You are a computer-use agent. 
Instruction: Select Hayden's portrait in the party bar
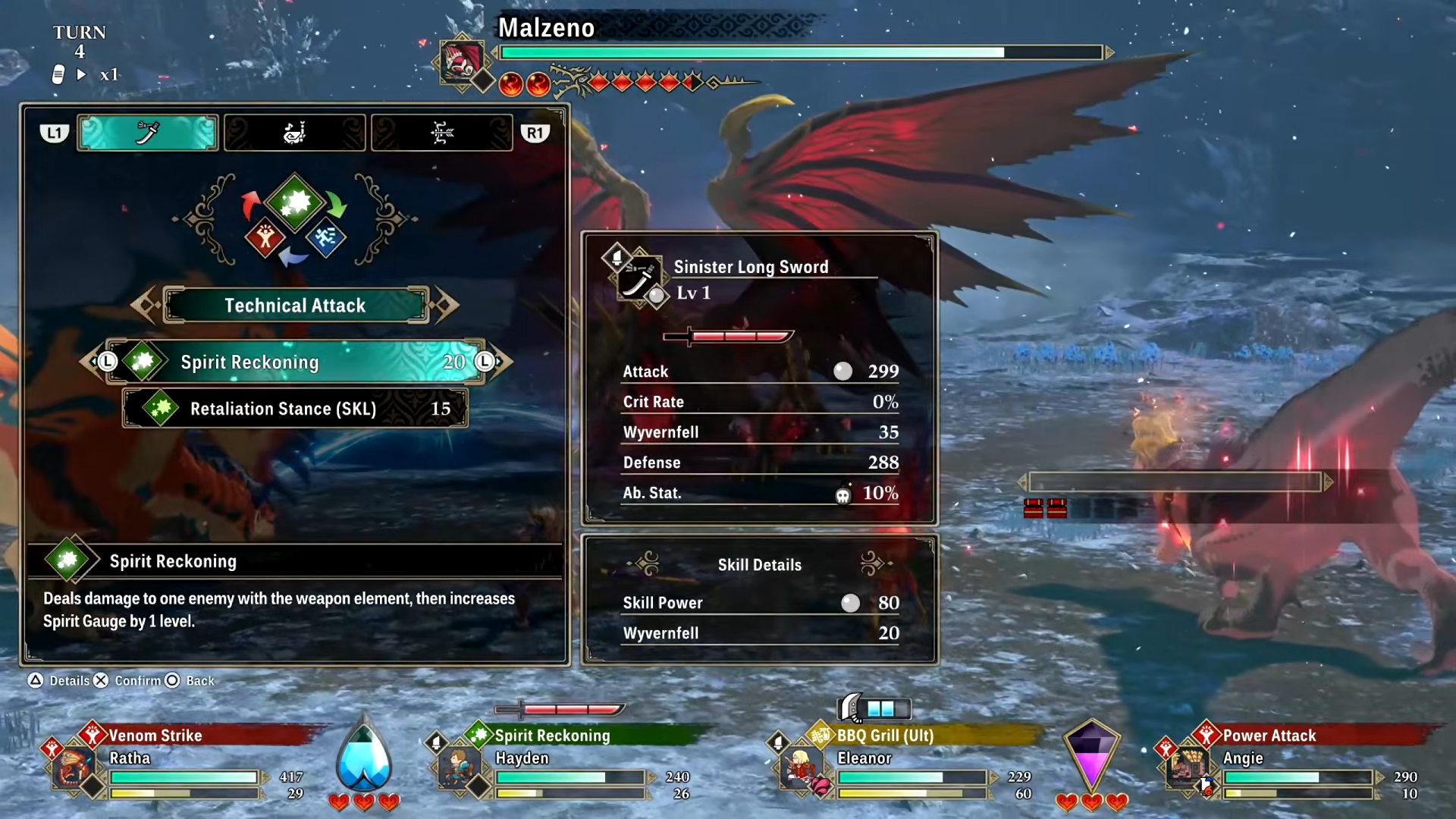(458, 768)
